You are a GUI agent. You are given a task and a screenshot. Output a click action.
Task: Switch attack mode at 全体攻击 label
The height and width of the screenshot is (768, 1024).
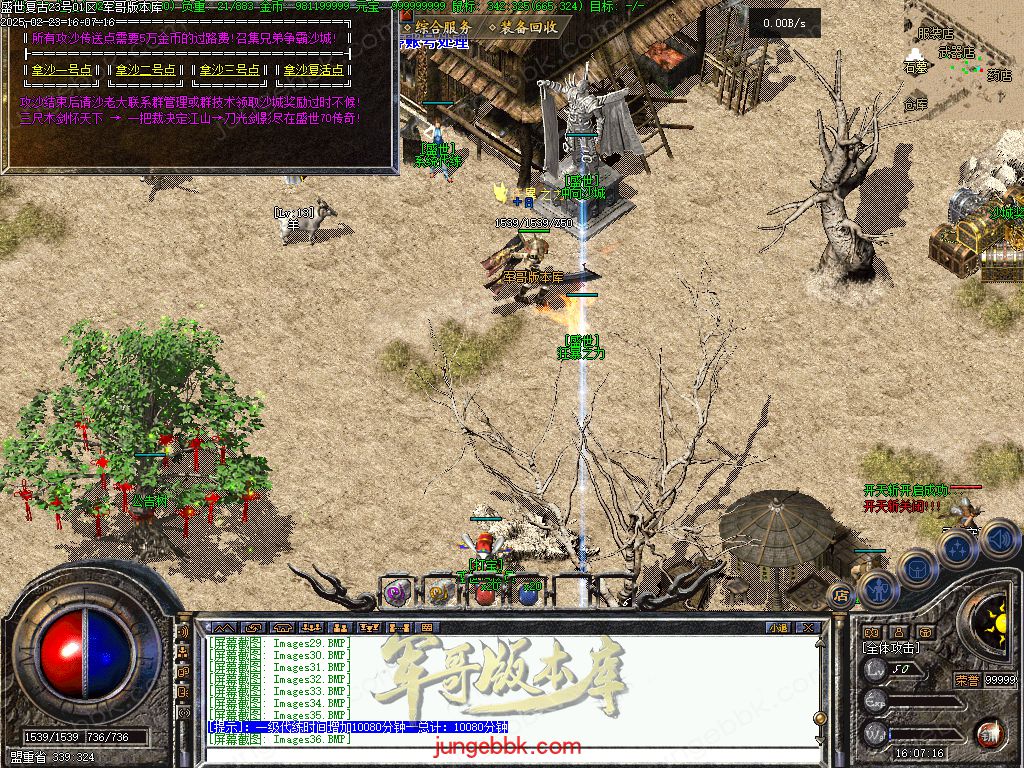890,648
